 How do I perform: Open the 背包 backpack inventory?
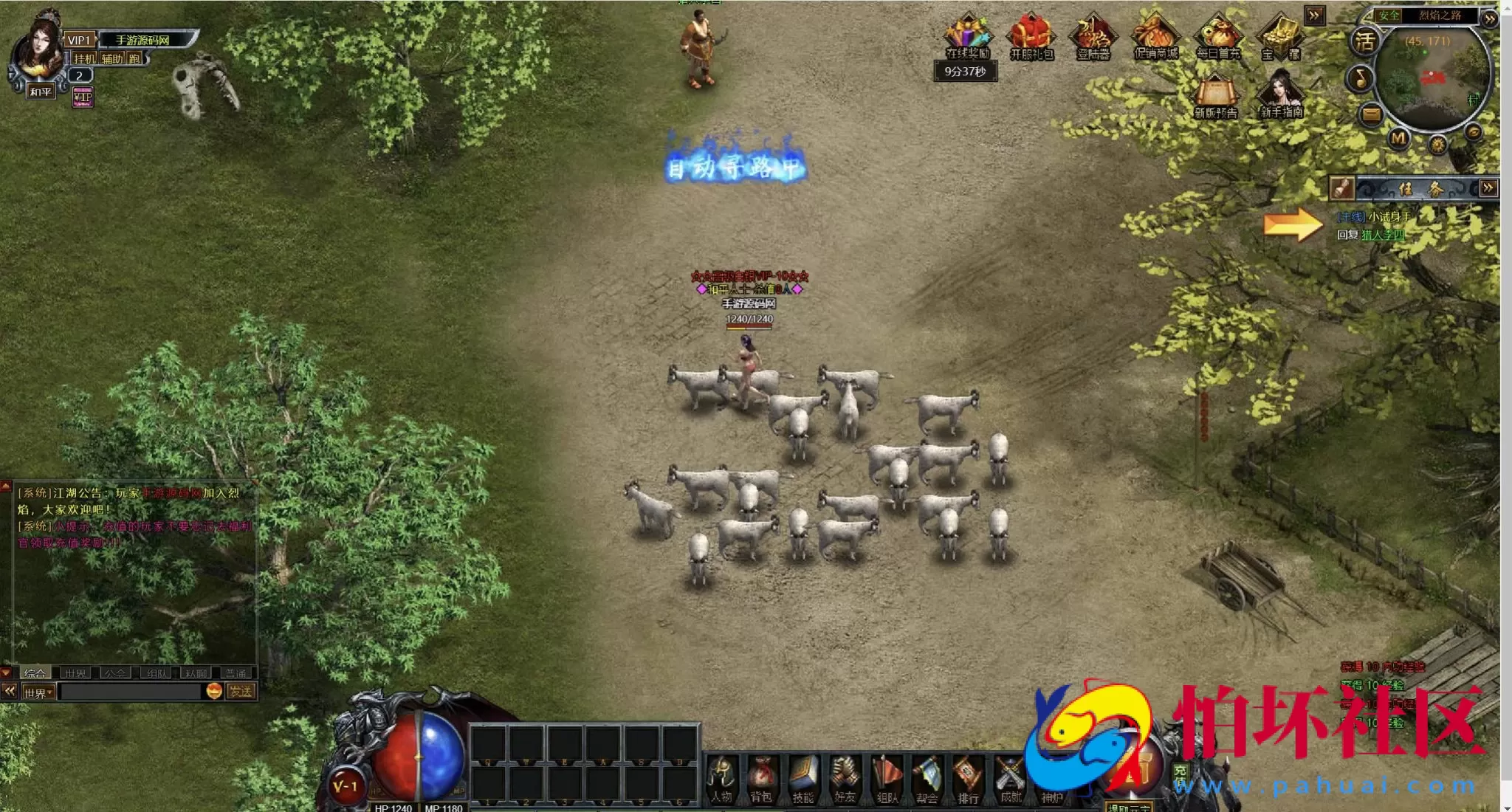[x=761, y=779]
